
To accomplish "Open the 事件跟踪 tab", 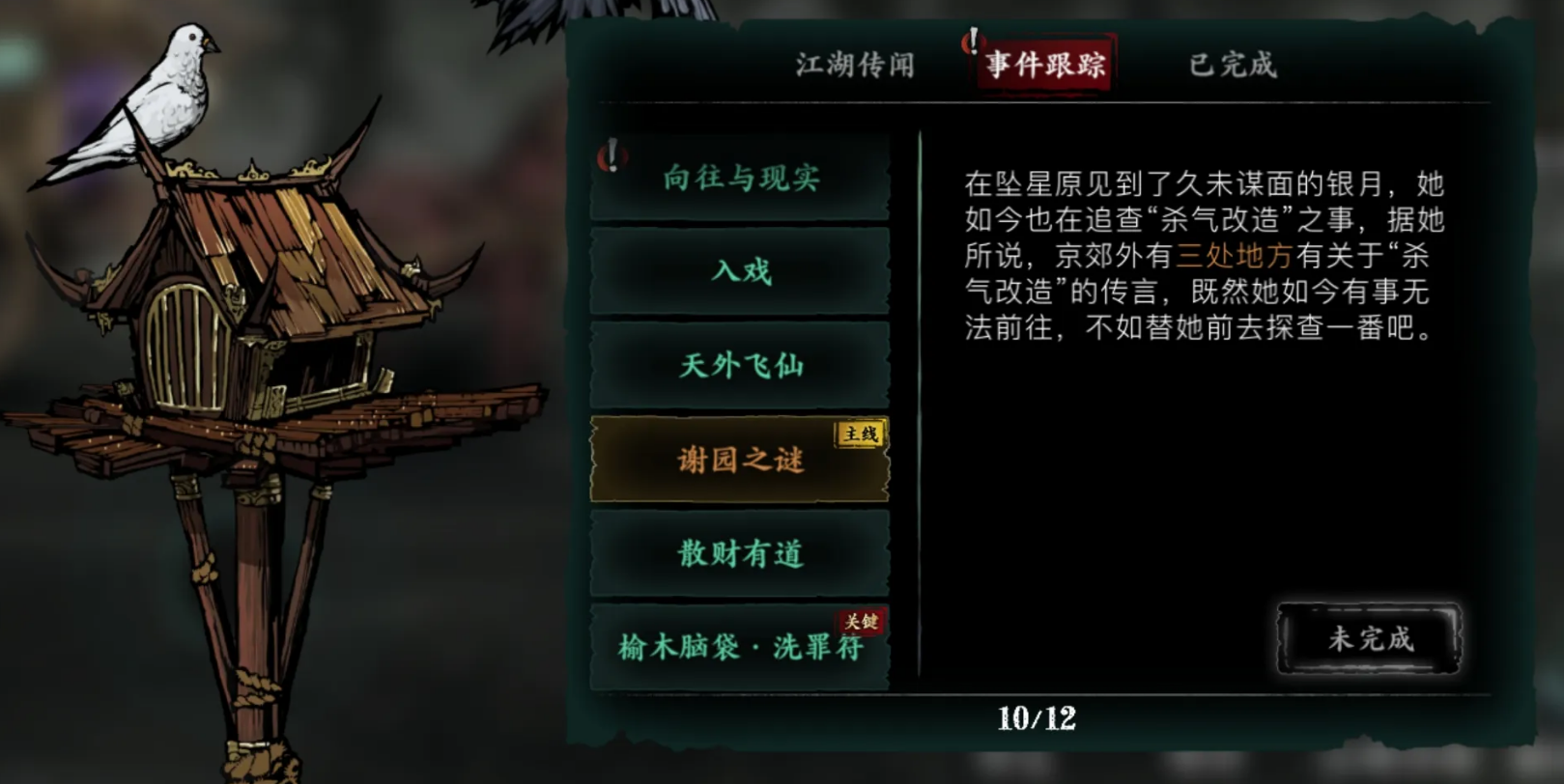I will click(x=1045, y=66).
